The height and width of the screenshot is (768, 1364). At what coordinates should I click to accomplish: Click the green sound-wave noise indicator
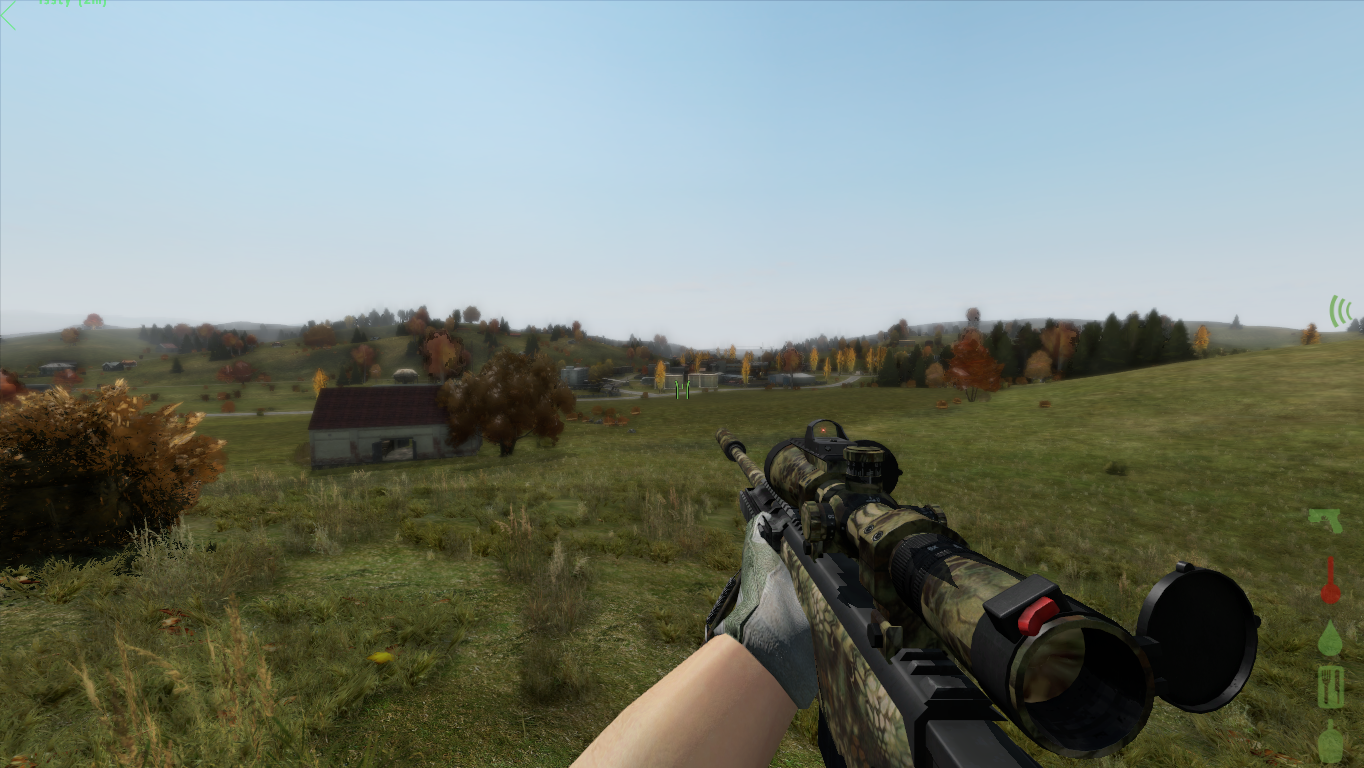click(x=1339, y=311)
